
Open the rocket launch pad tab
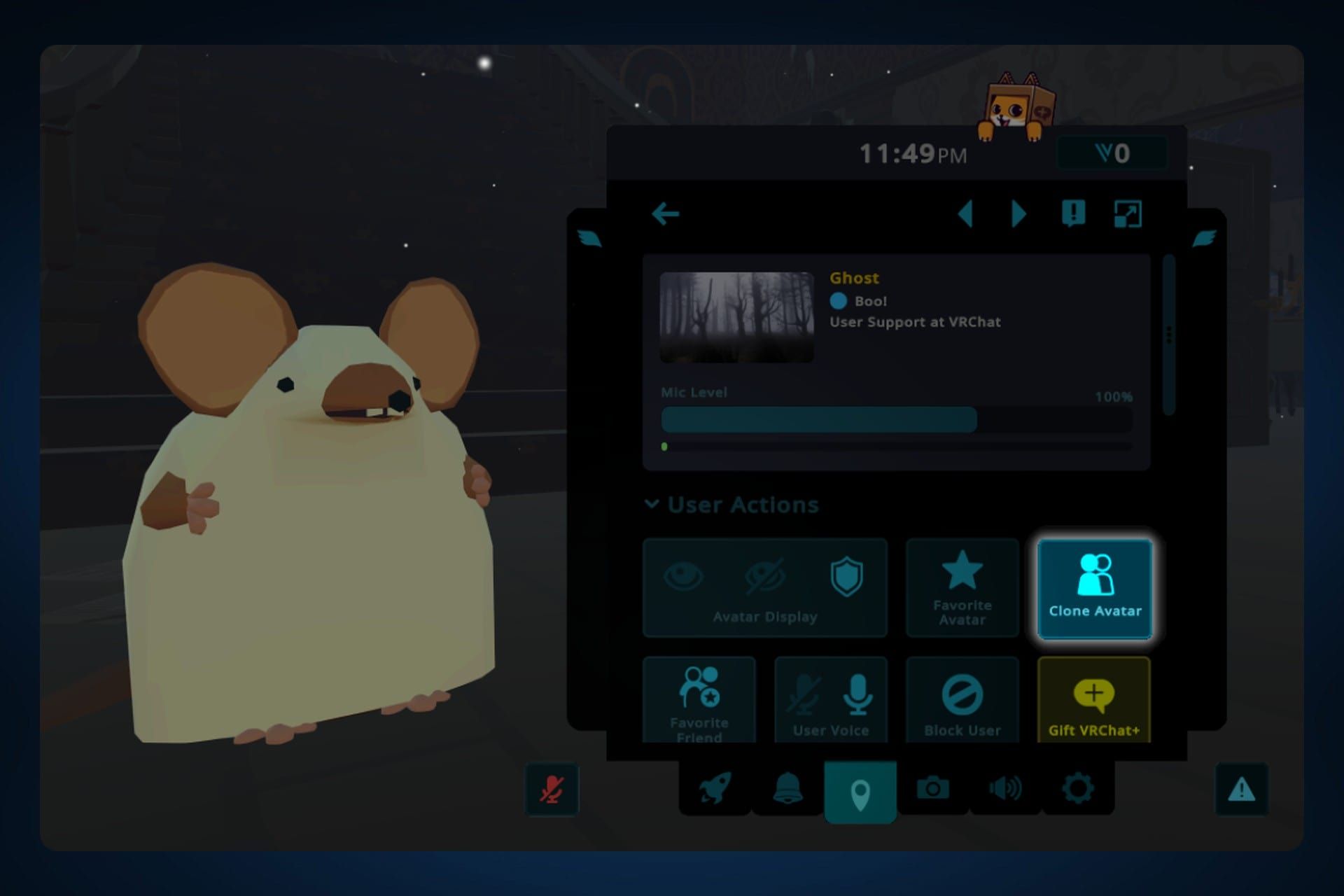[x=715, y=789]
